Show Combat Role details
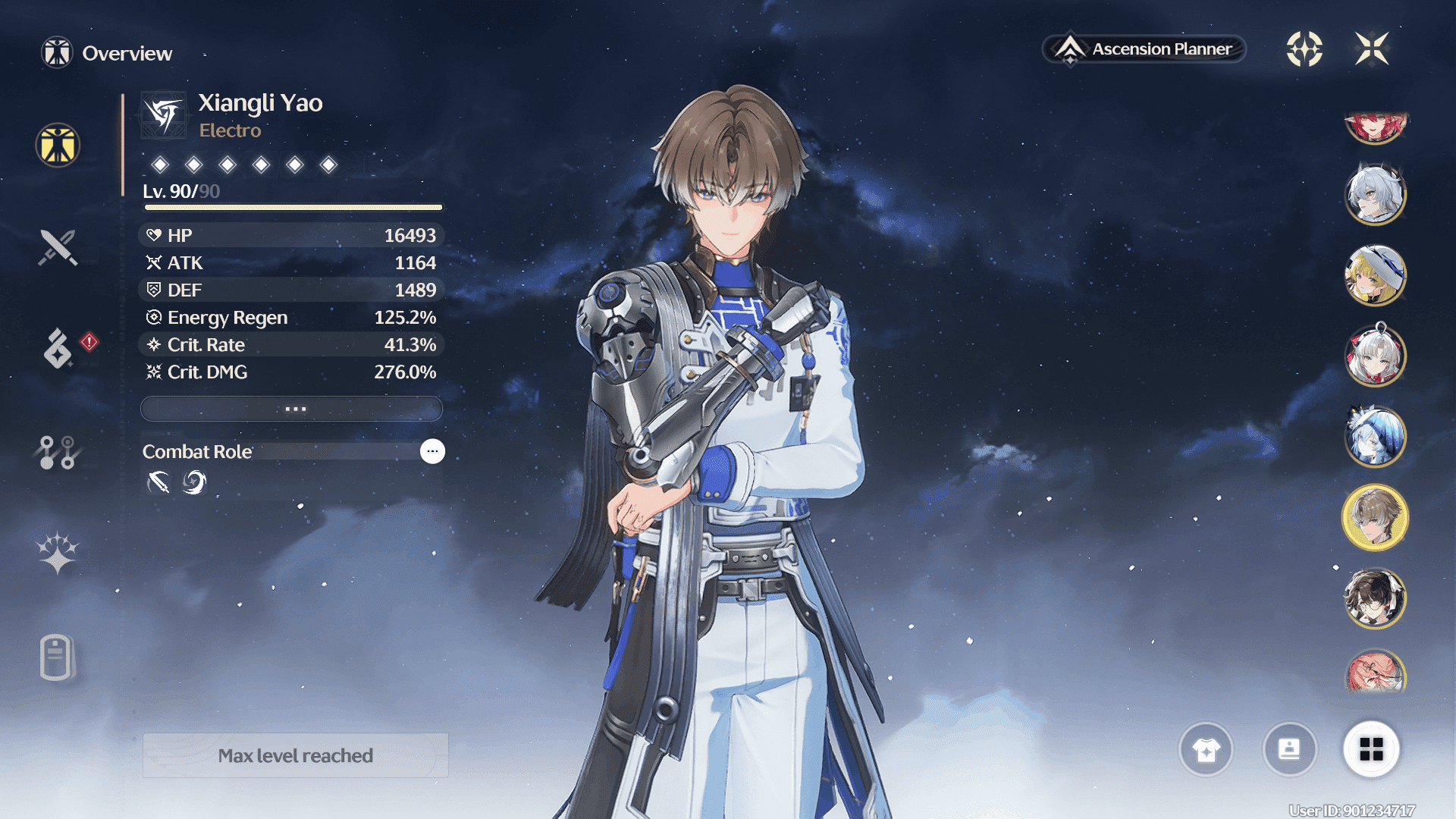This screenshot has height=819, width=1456. 432,451
